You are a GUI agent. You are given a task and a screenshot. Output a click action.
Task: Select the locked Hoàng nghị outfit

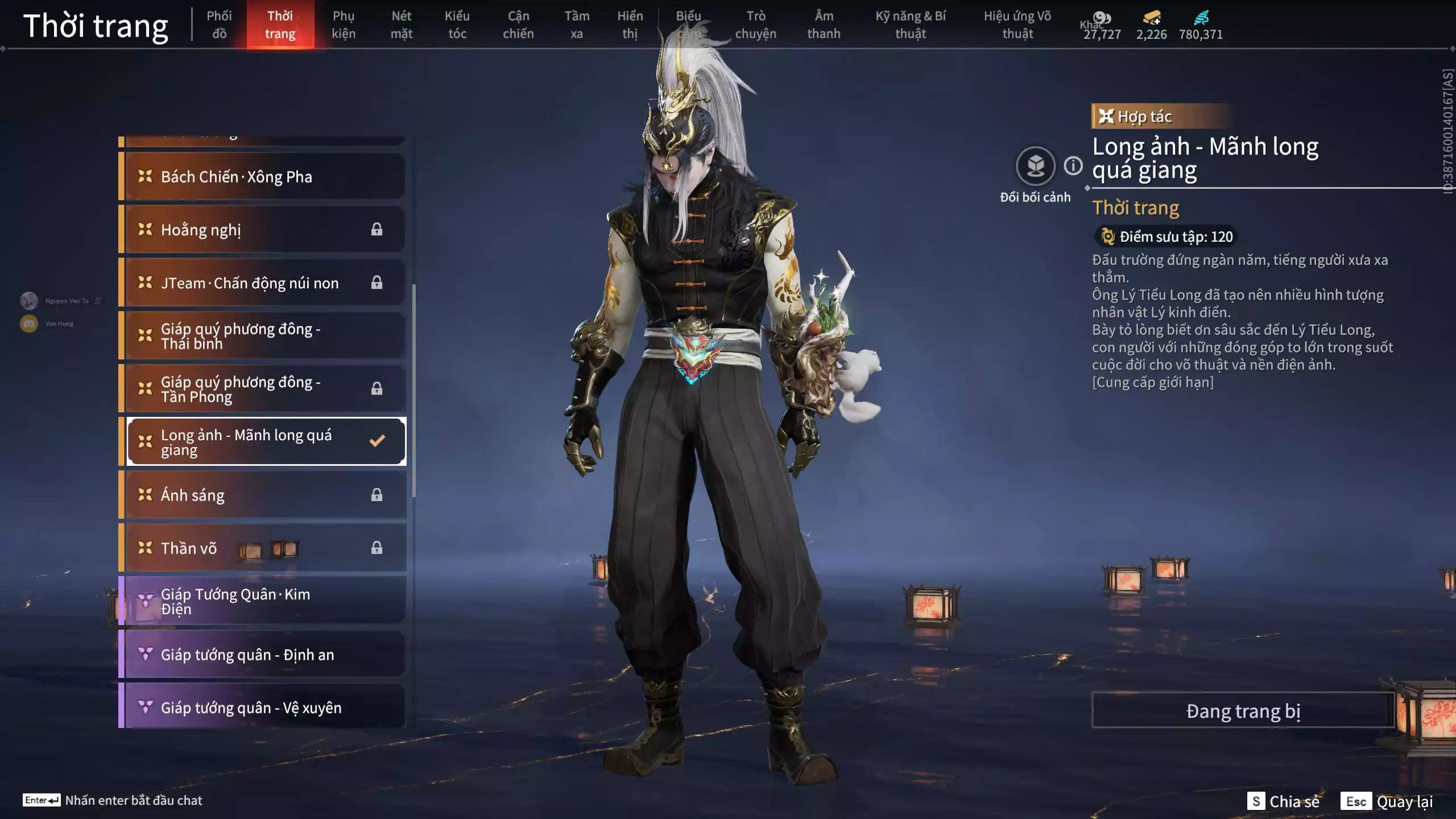pos(264,230)
